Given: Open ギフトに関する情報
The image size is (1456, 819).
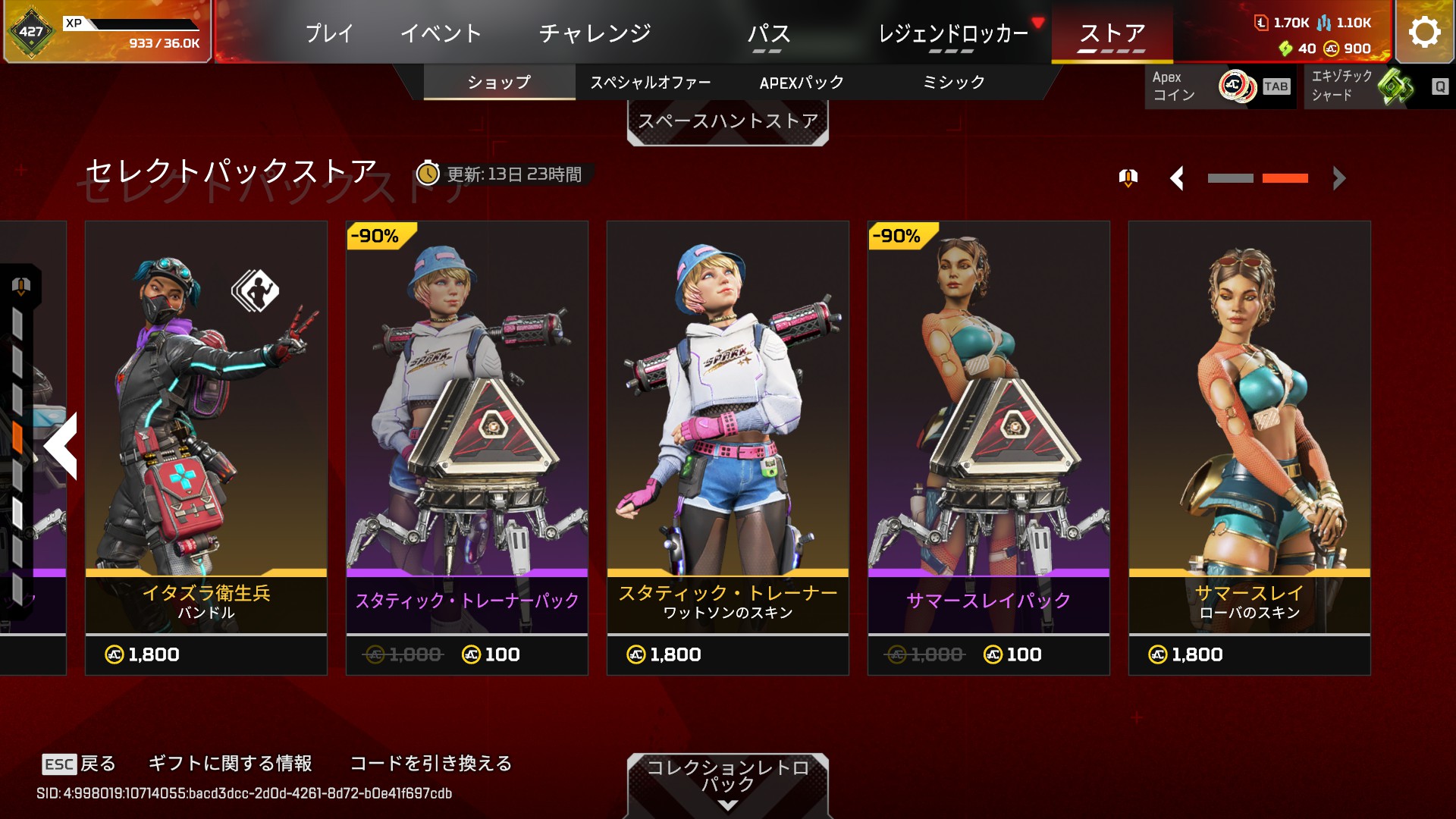Looking at the screenshot, I should click(x=231, y=763).
